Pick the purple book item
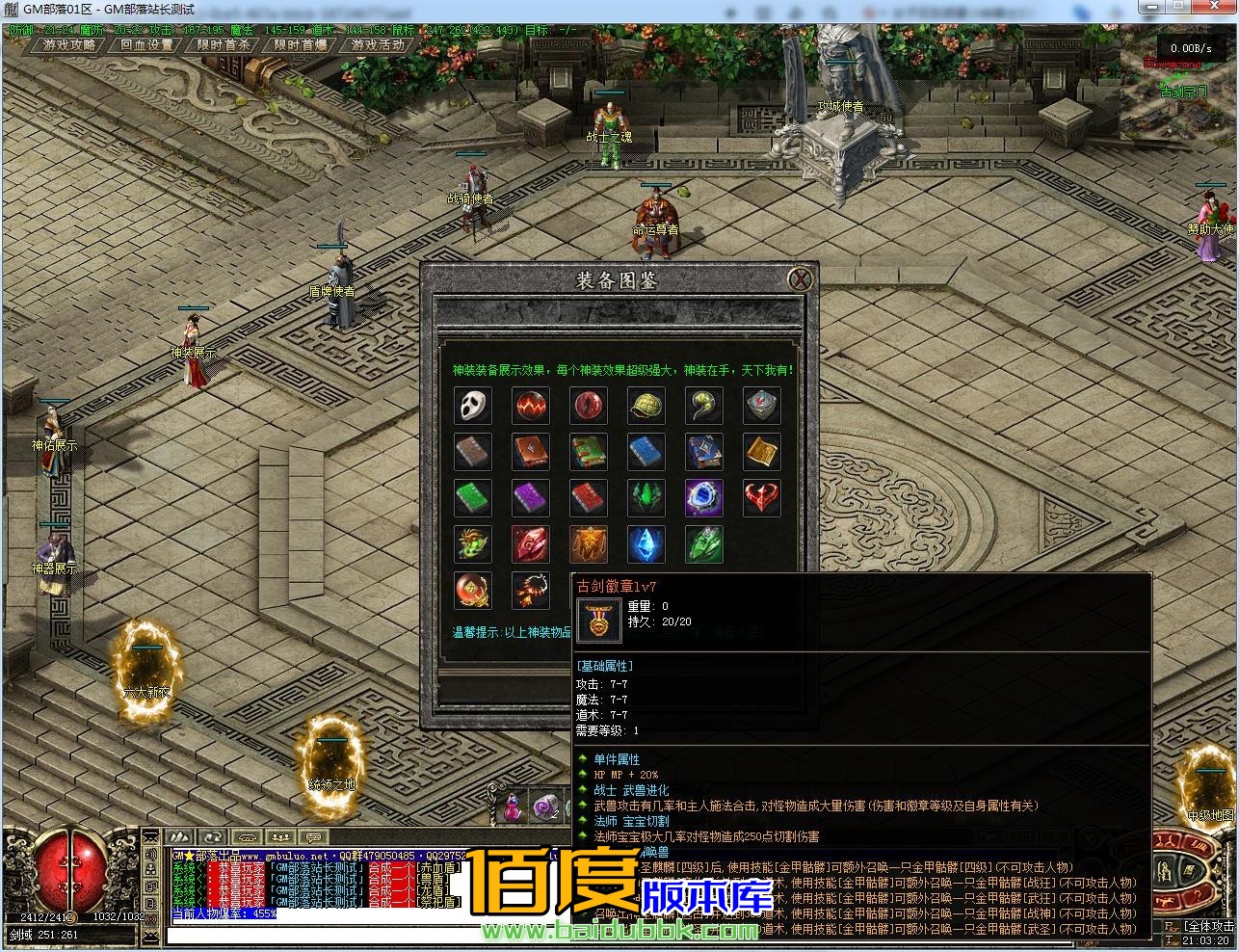 530,498
